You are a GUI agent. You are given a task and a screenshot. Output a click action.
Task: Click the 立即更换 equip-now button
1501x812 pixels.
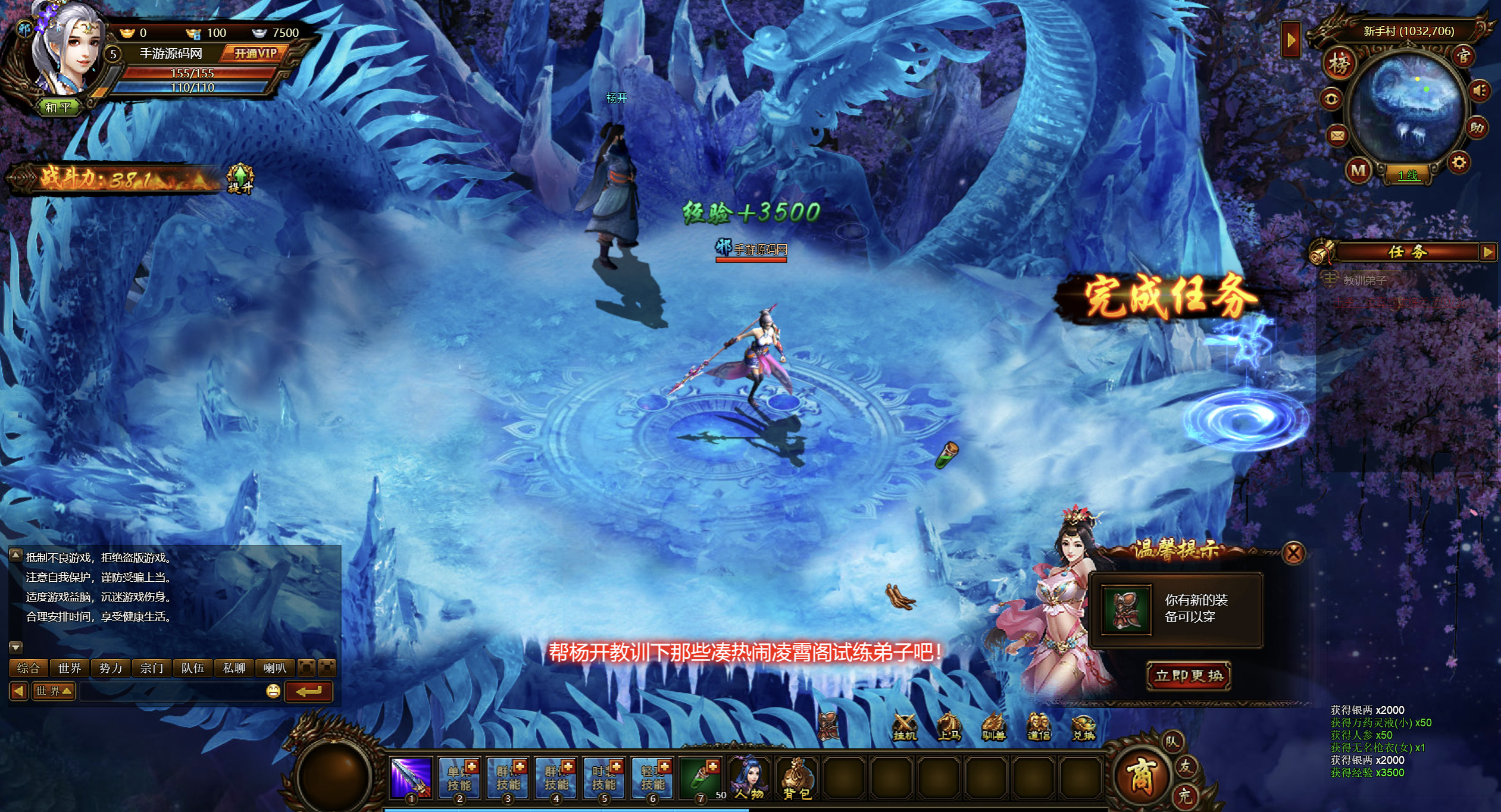[1188, 676]
